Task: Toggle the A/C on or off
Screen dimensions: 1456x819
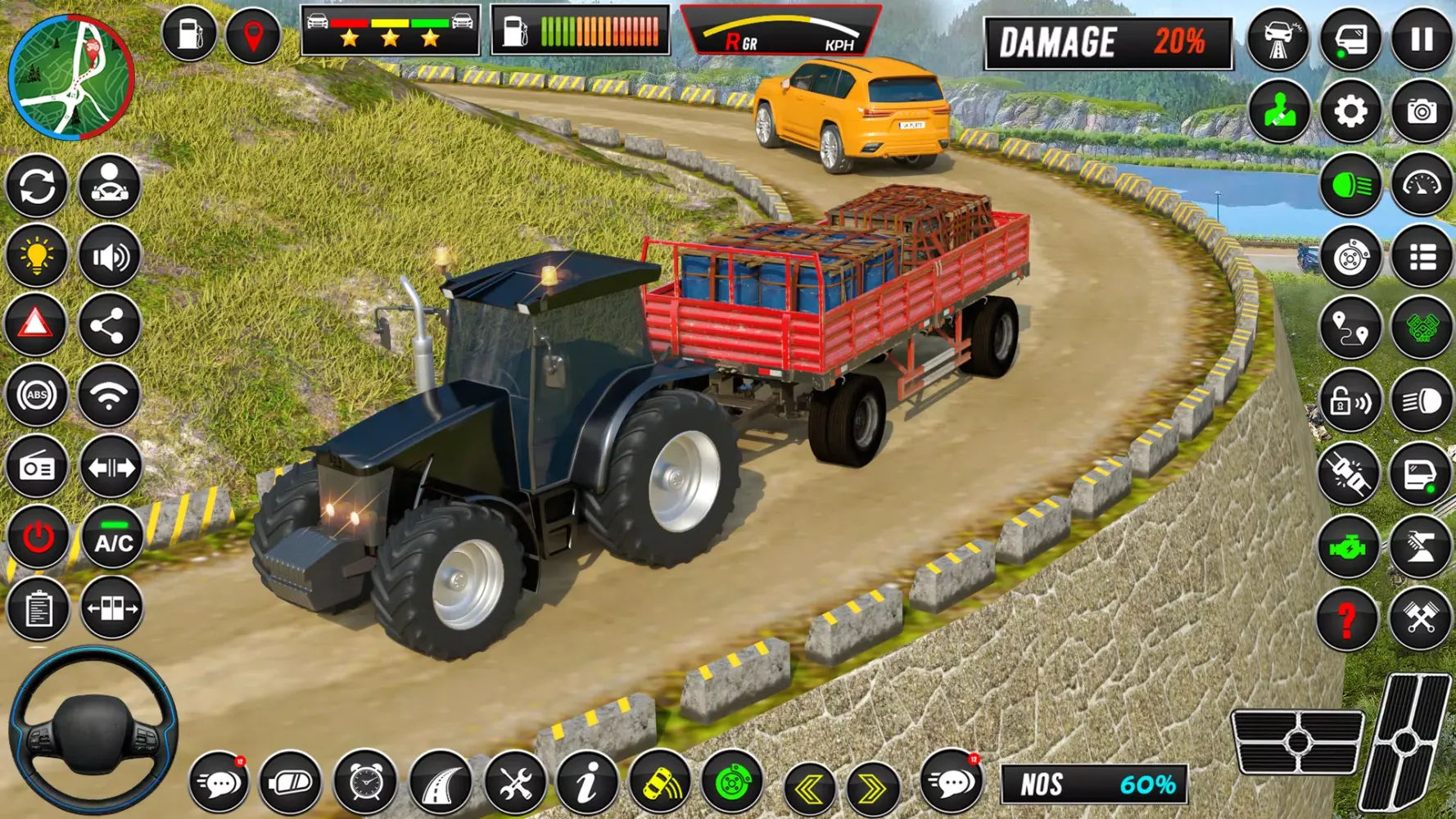Action: coord(112,538)
